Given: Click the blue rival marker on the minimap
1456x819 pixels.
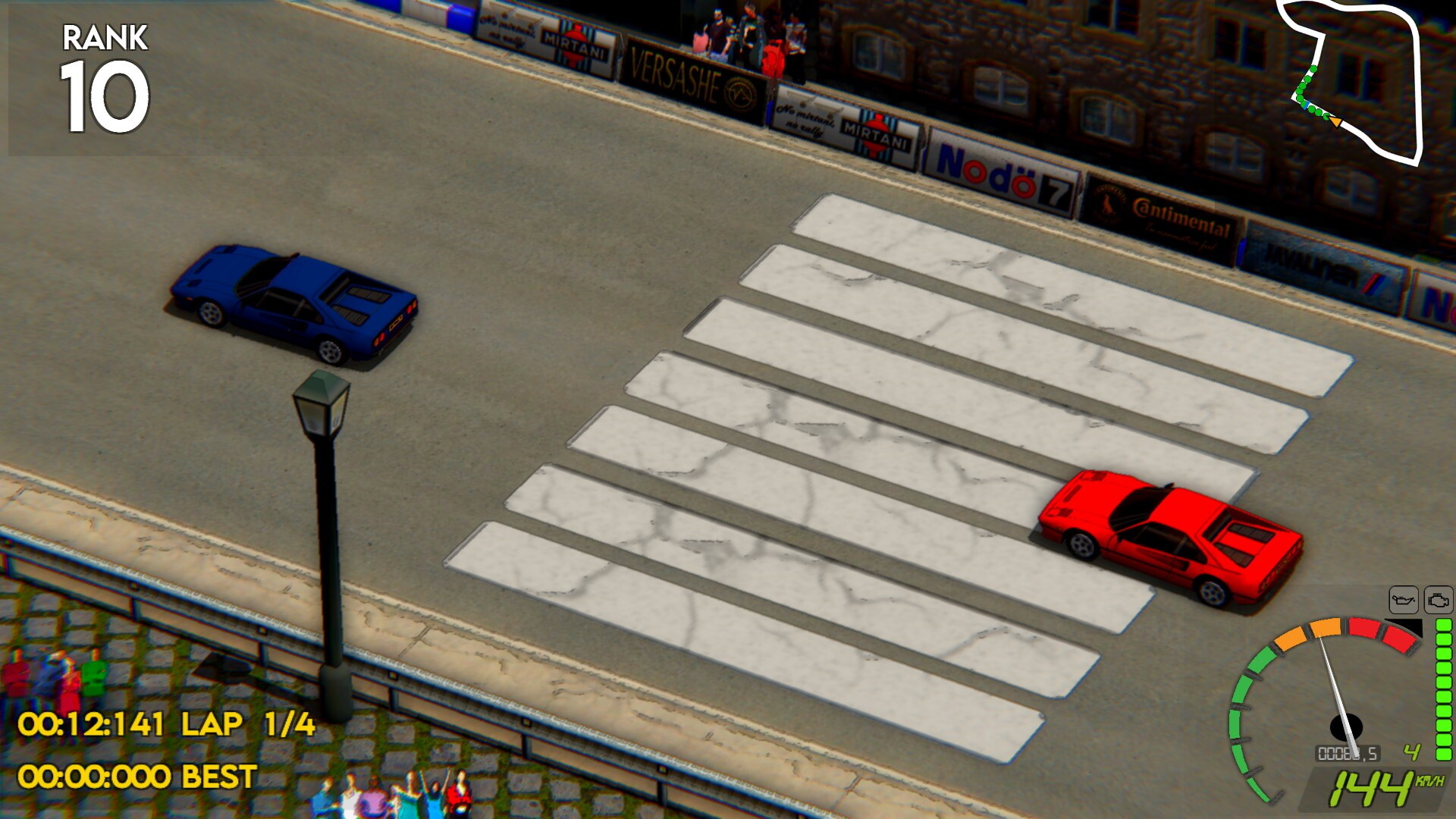Looking at the screenshot, I should tap(1306, 105).
